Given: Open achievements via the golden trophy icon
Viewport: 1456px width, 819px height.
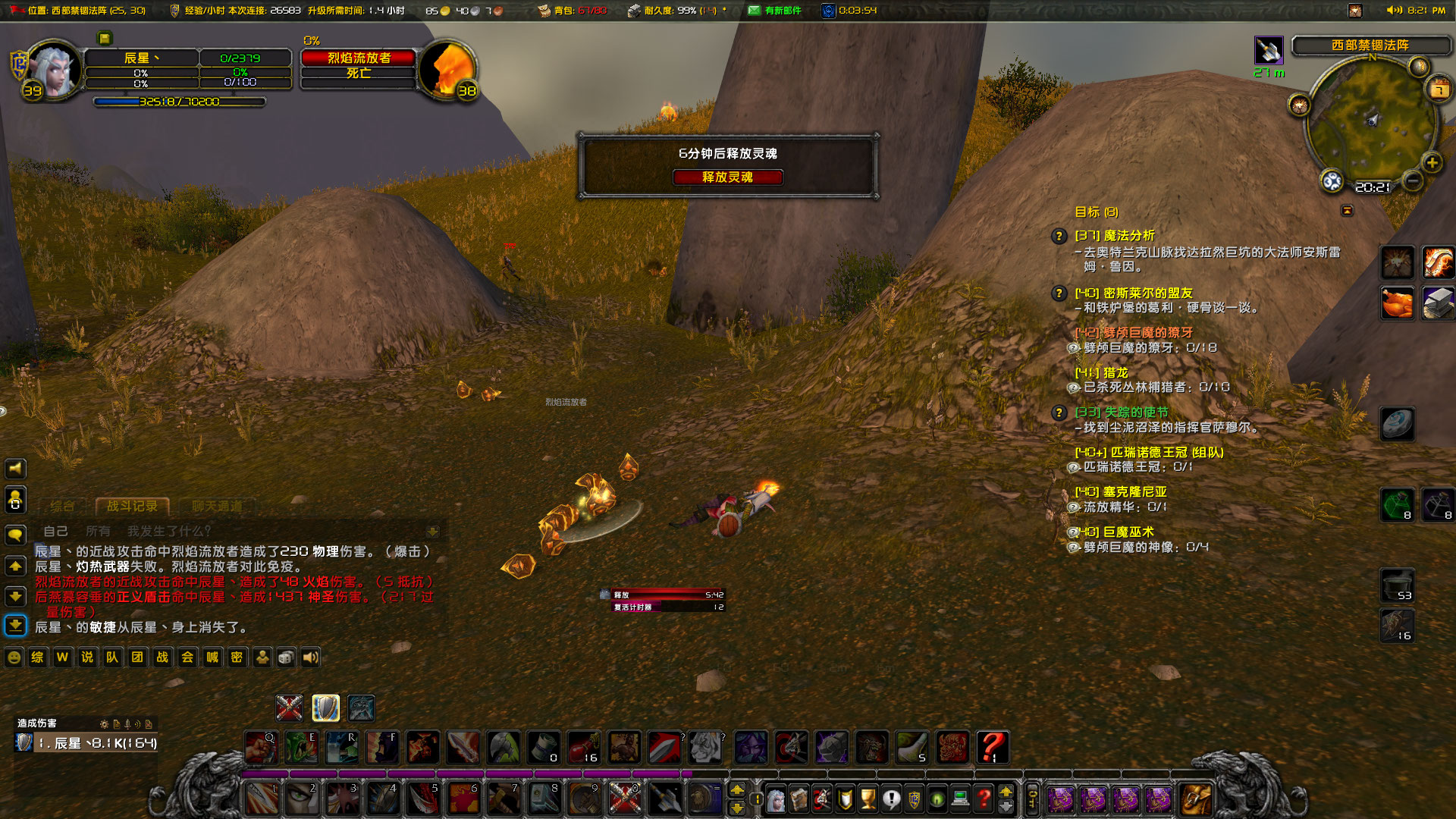Looking at the screenshot, I should [868, 798].
